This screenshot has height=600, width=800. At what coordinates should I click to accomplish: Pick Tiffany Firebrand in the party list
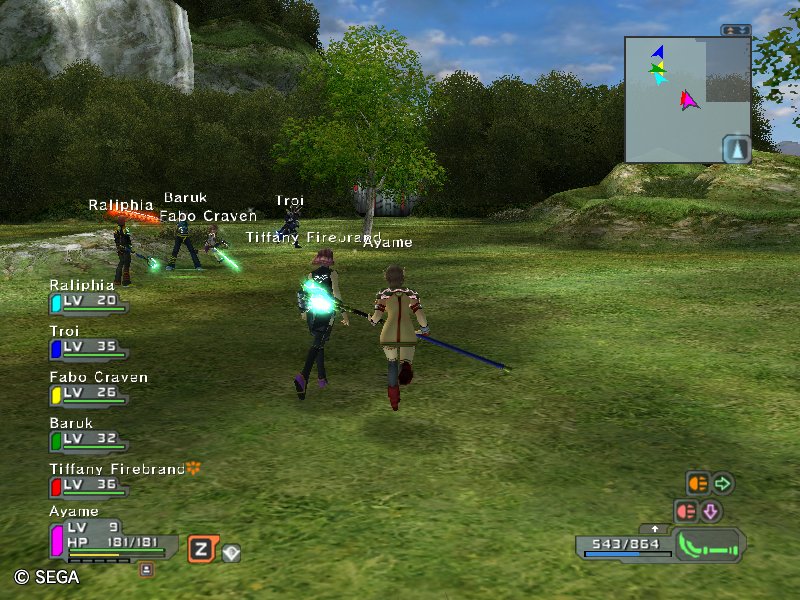(x=88, y=486)
